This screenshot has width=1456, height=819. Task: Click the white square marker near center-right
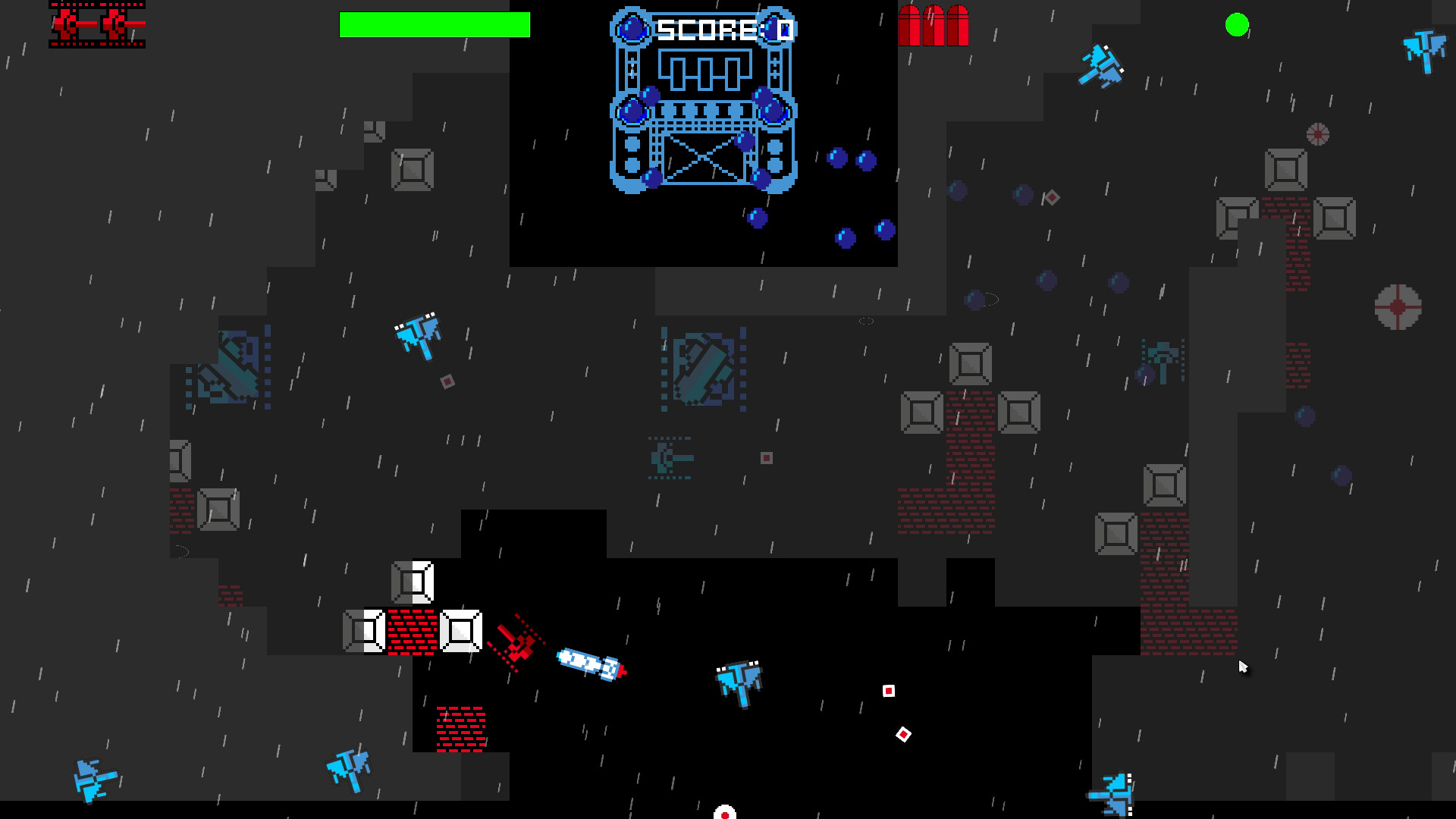point(888,691)
